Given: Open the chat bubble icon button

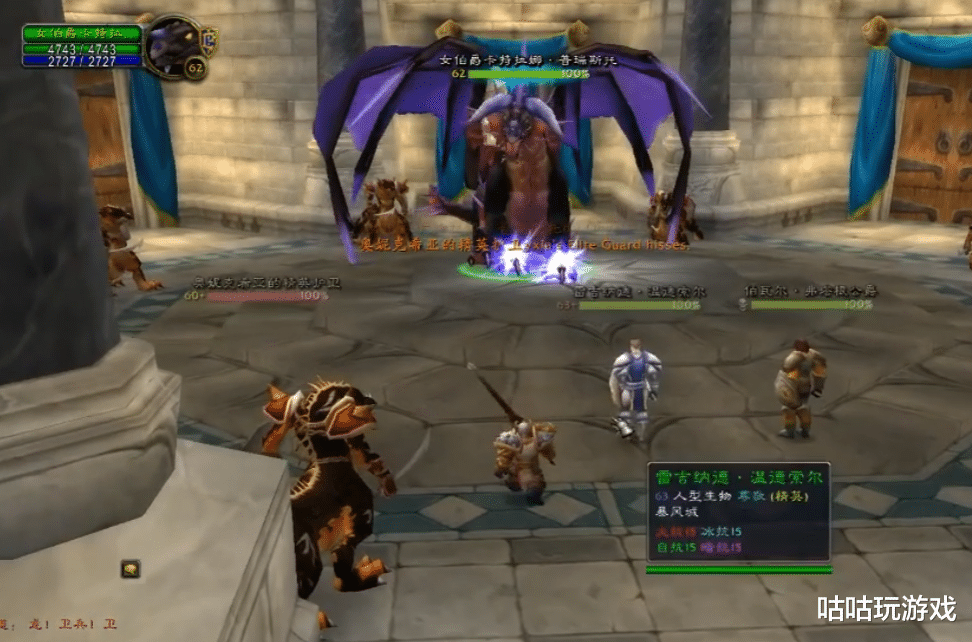Looking at the screenshot, I should [x=130, y=569].
